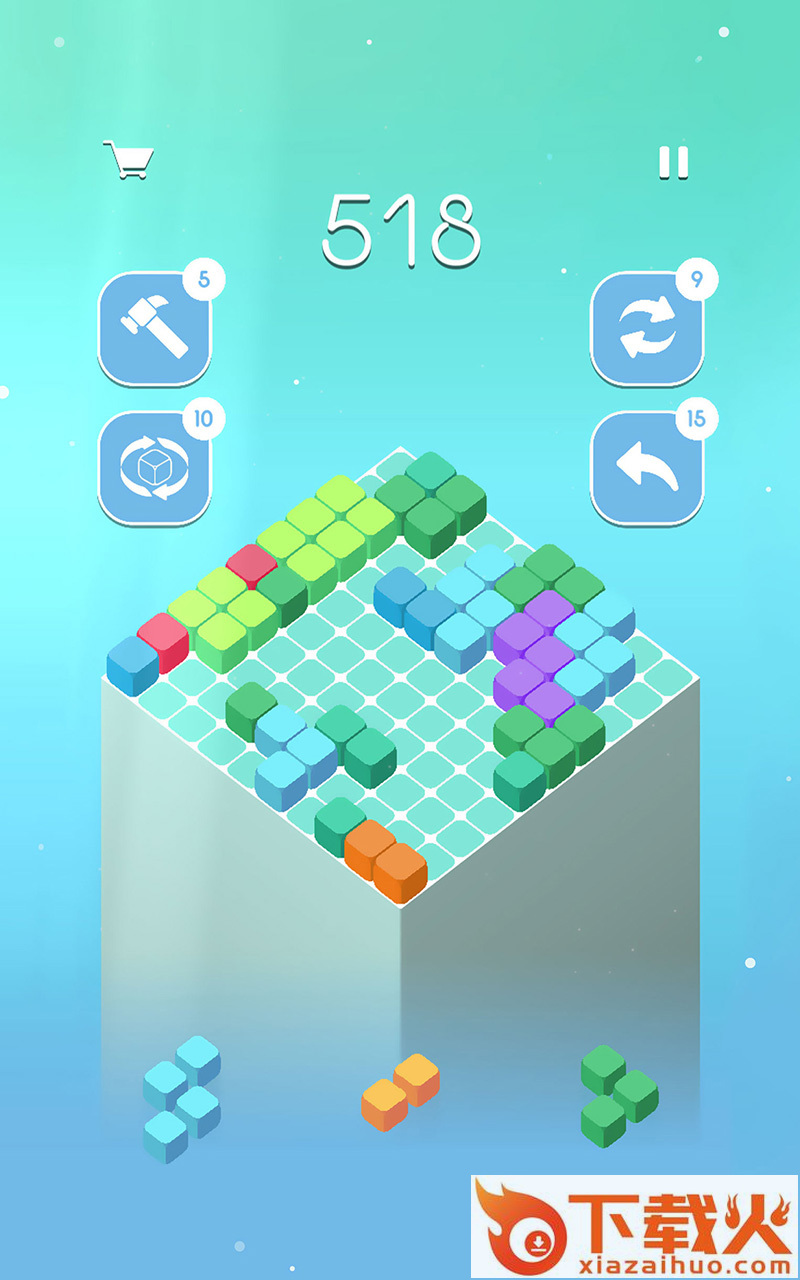Pause the game

click(x=674, y=162)
